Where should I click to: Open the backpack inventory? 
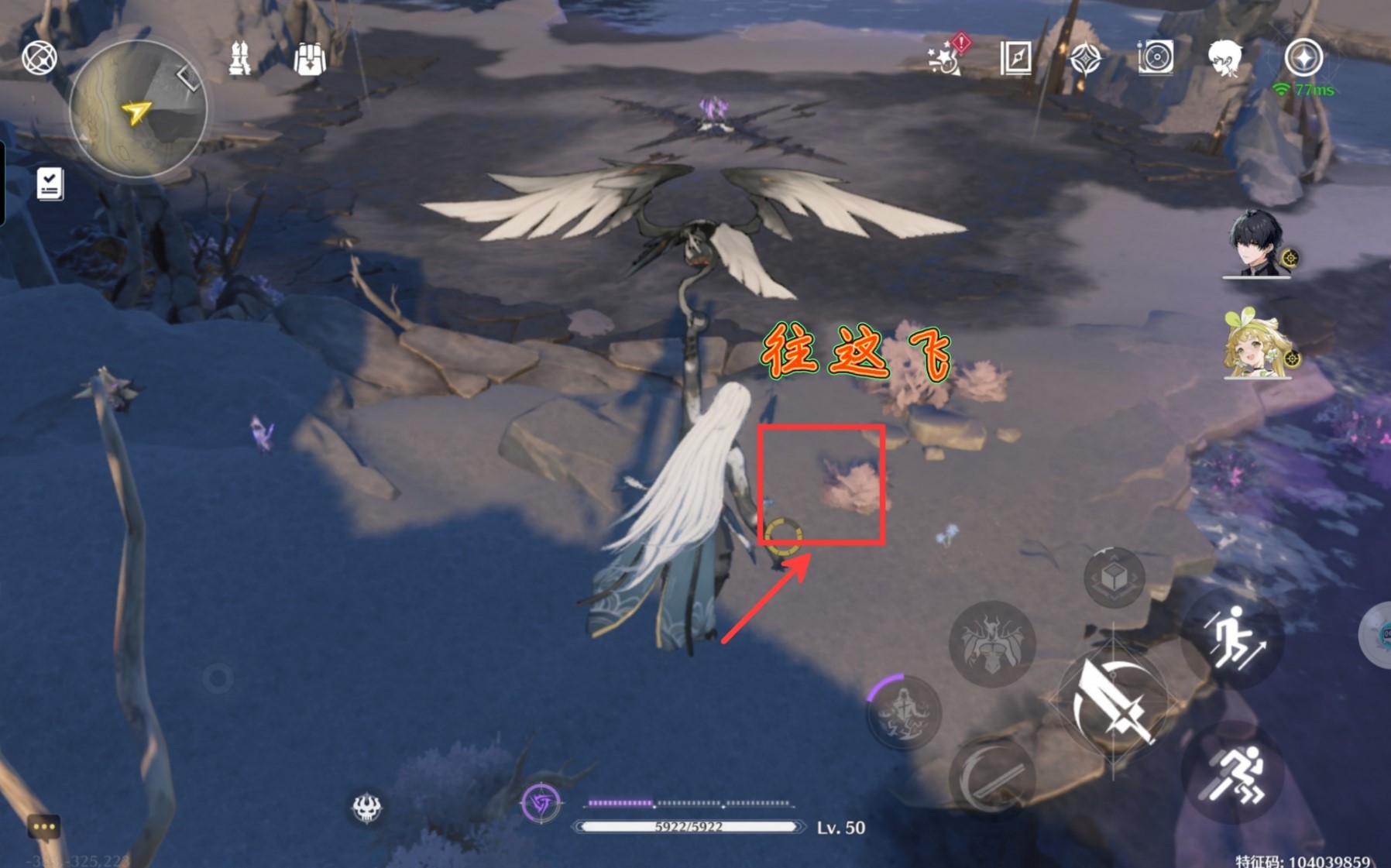point(309,58)
